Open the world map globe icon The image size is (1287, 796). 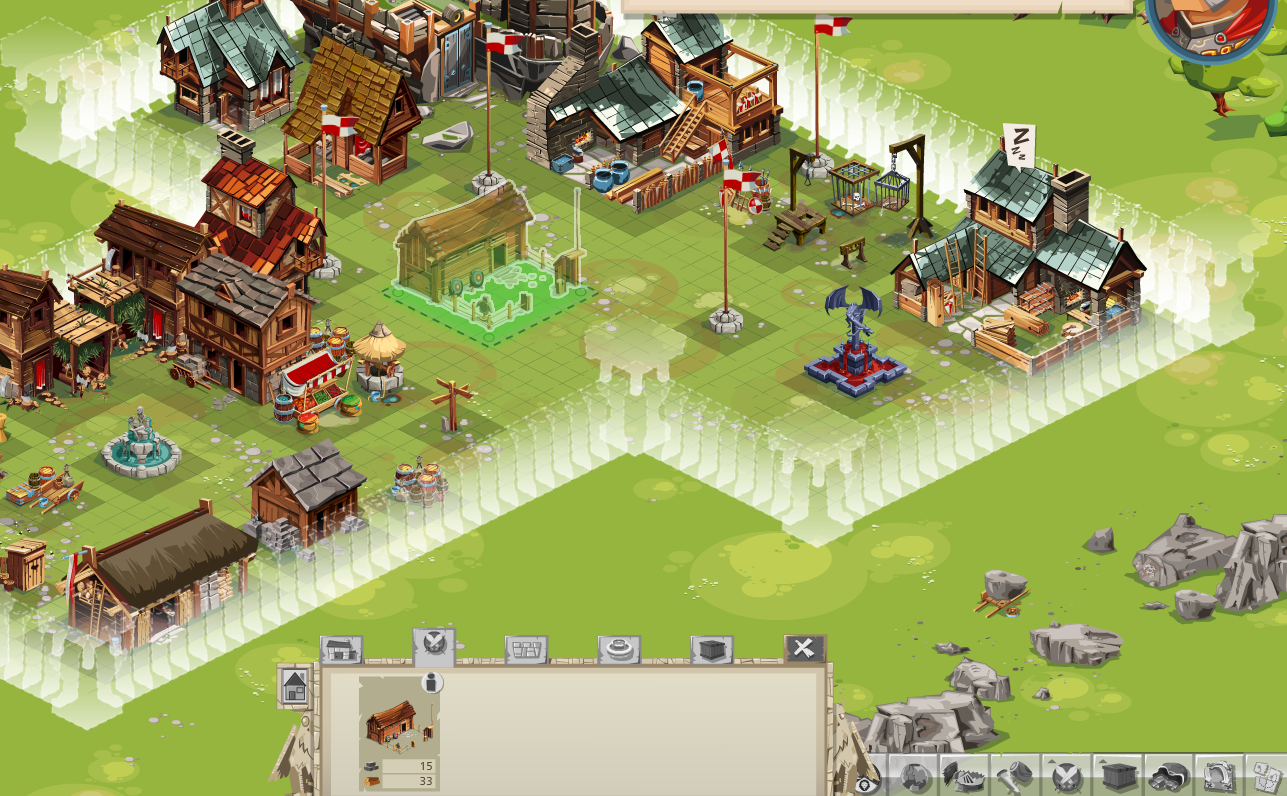click(914, 779)
